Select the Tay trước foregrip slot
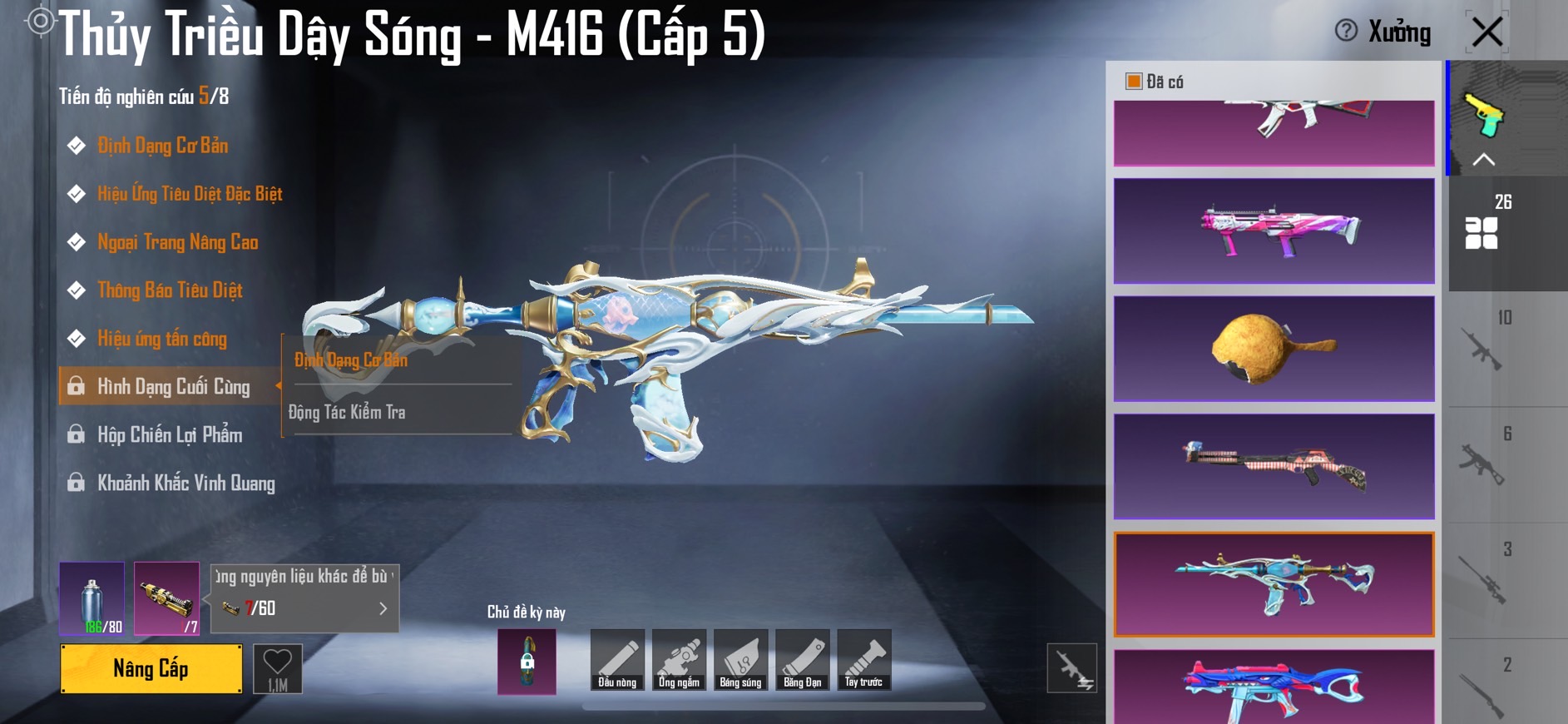Screen dimensions: 1568x724 pyautogui.click(x=863, y=660)
